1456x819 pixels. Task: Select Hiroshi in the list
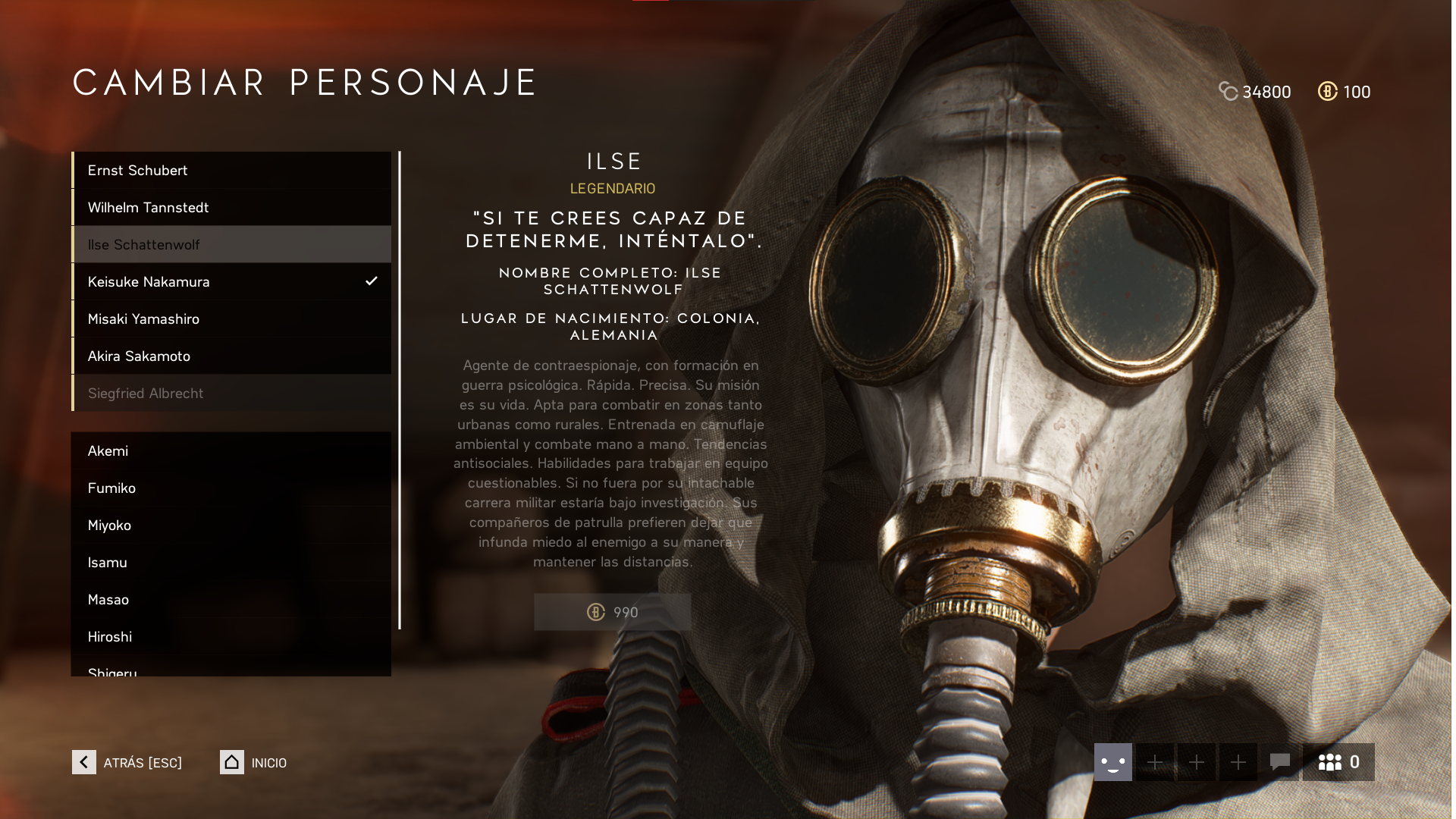coord(231,637)
